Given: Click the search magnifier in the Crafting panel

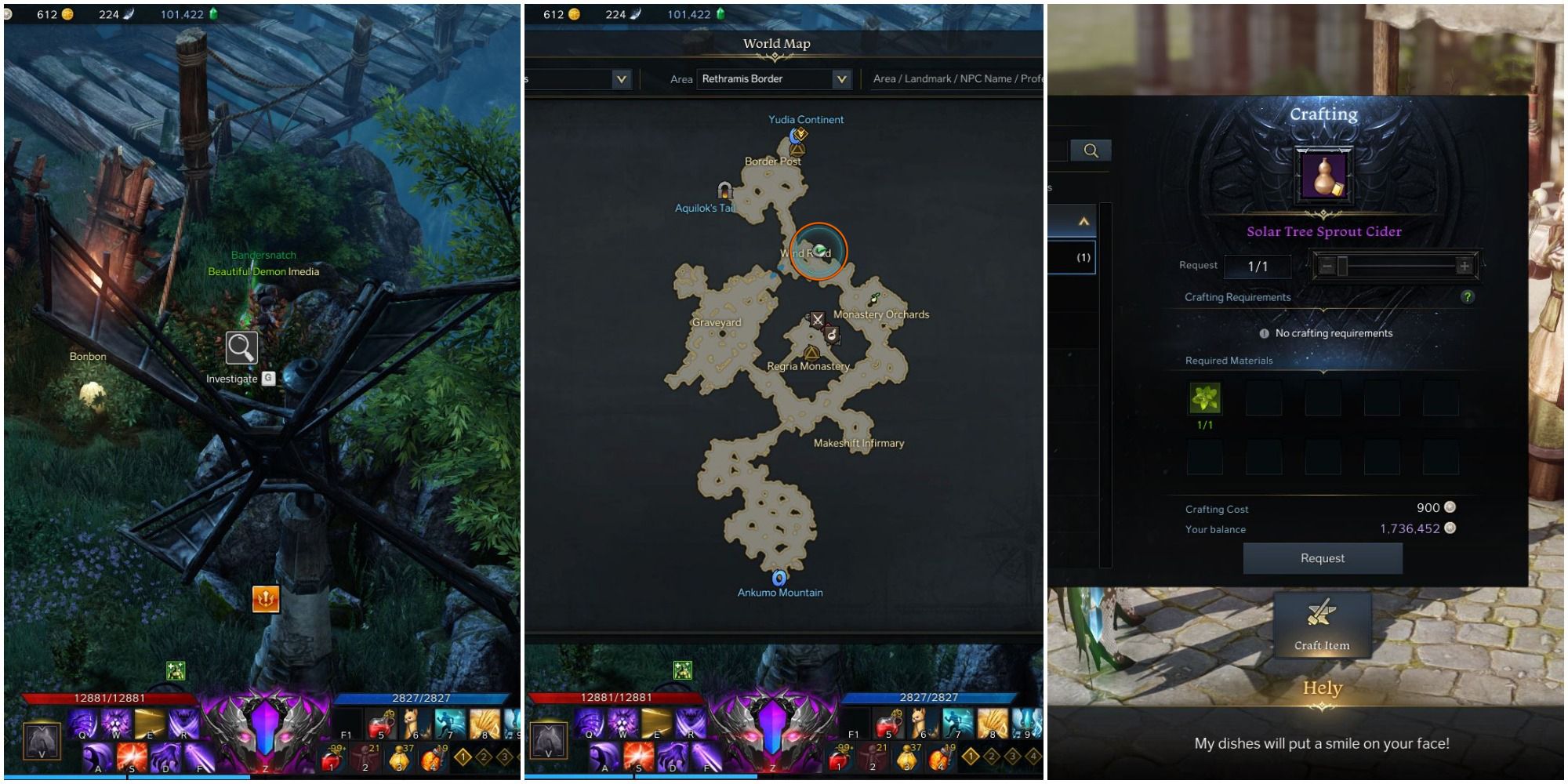Looking at the screenshot, I should tap(1093, 151).
